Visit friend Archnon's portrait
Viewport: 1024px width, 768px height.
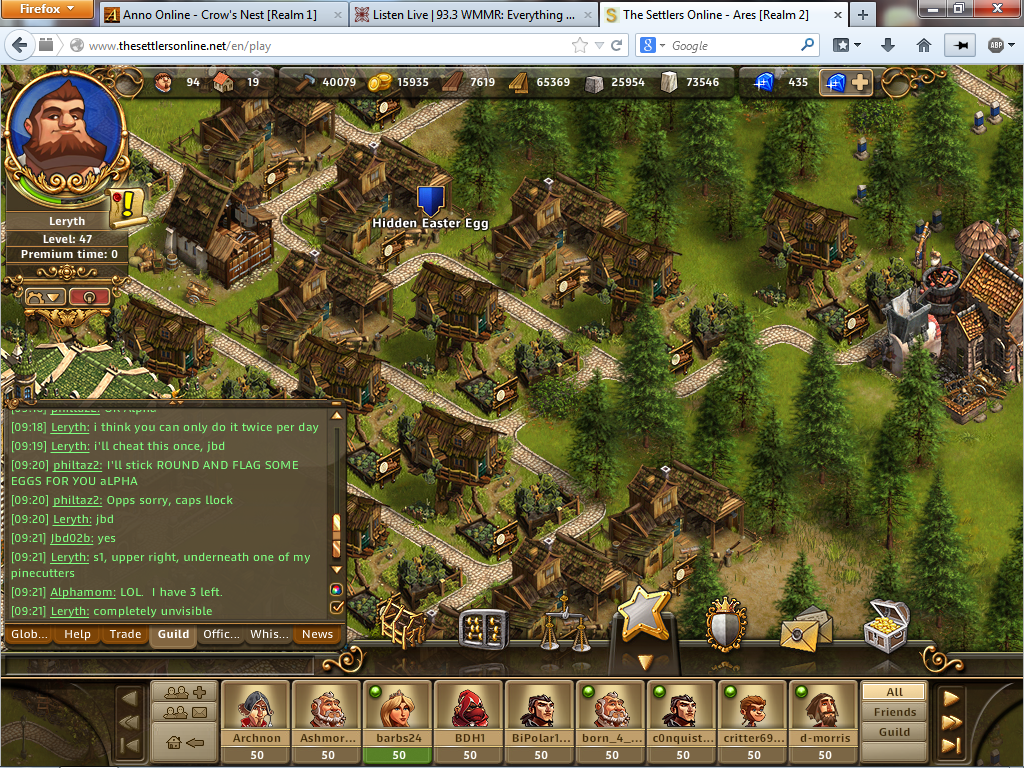coord(258,712)
